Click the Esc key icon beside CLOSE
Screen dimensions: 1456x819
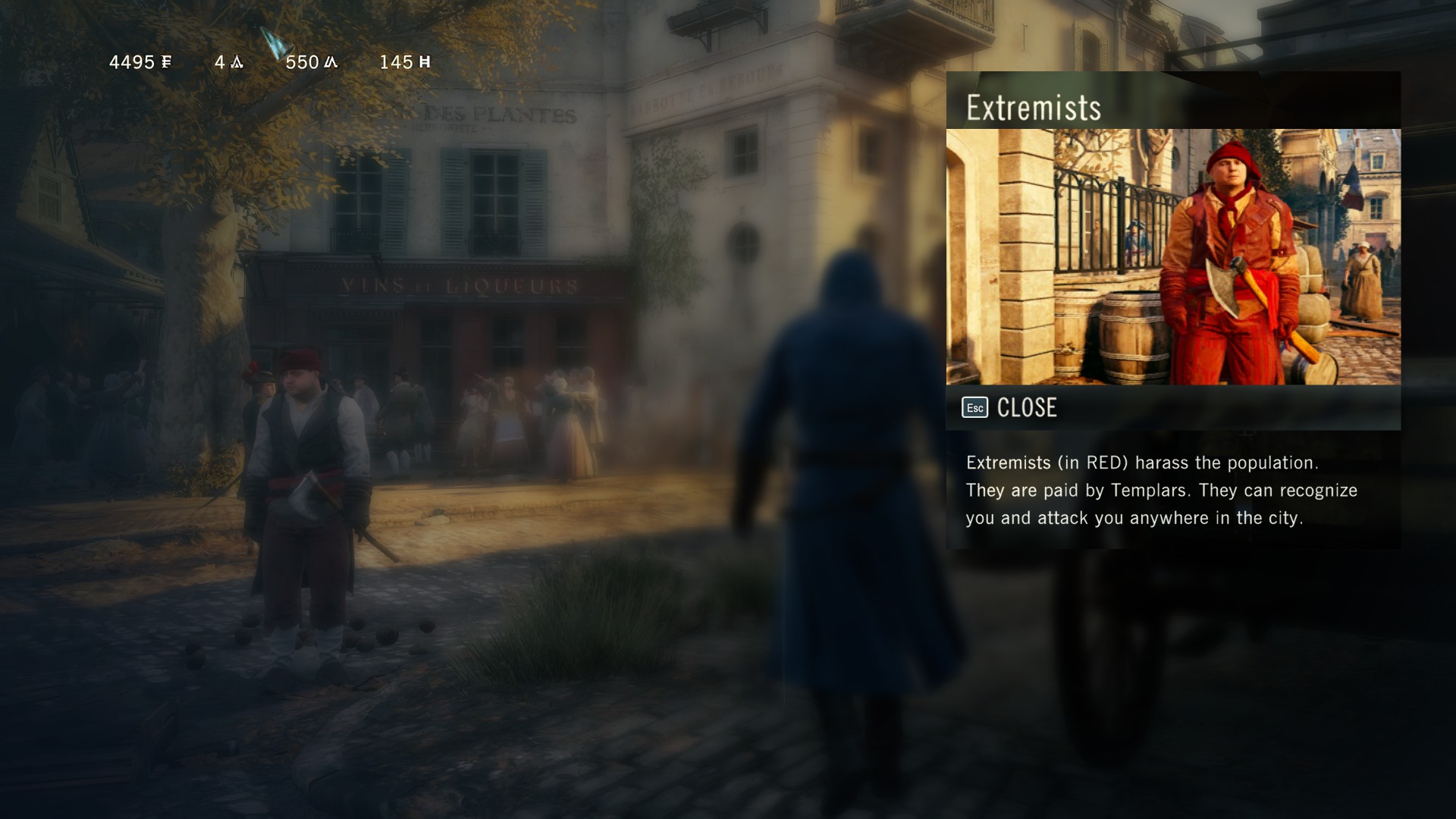pyautogui.click(x=975, y=407)
